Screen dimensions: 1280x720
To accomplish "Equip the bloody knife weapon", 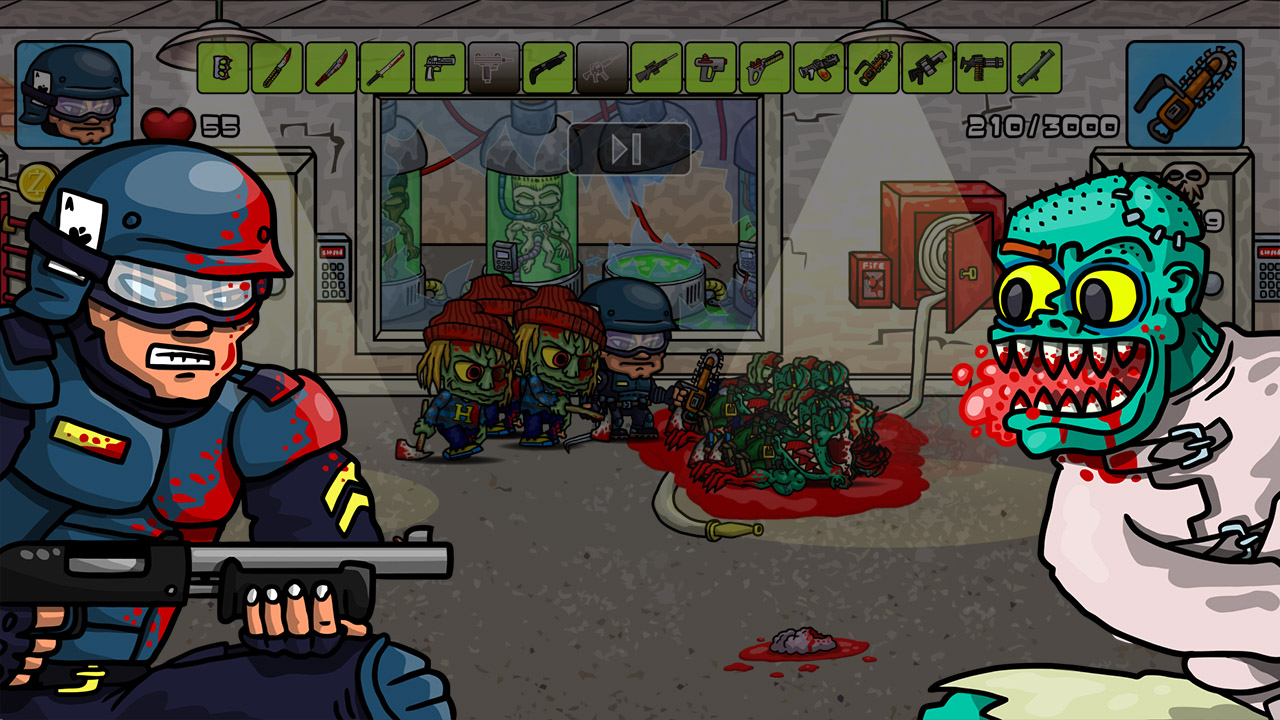I will [279, 70].
